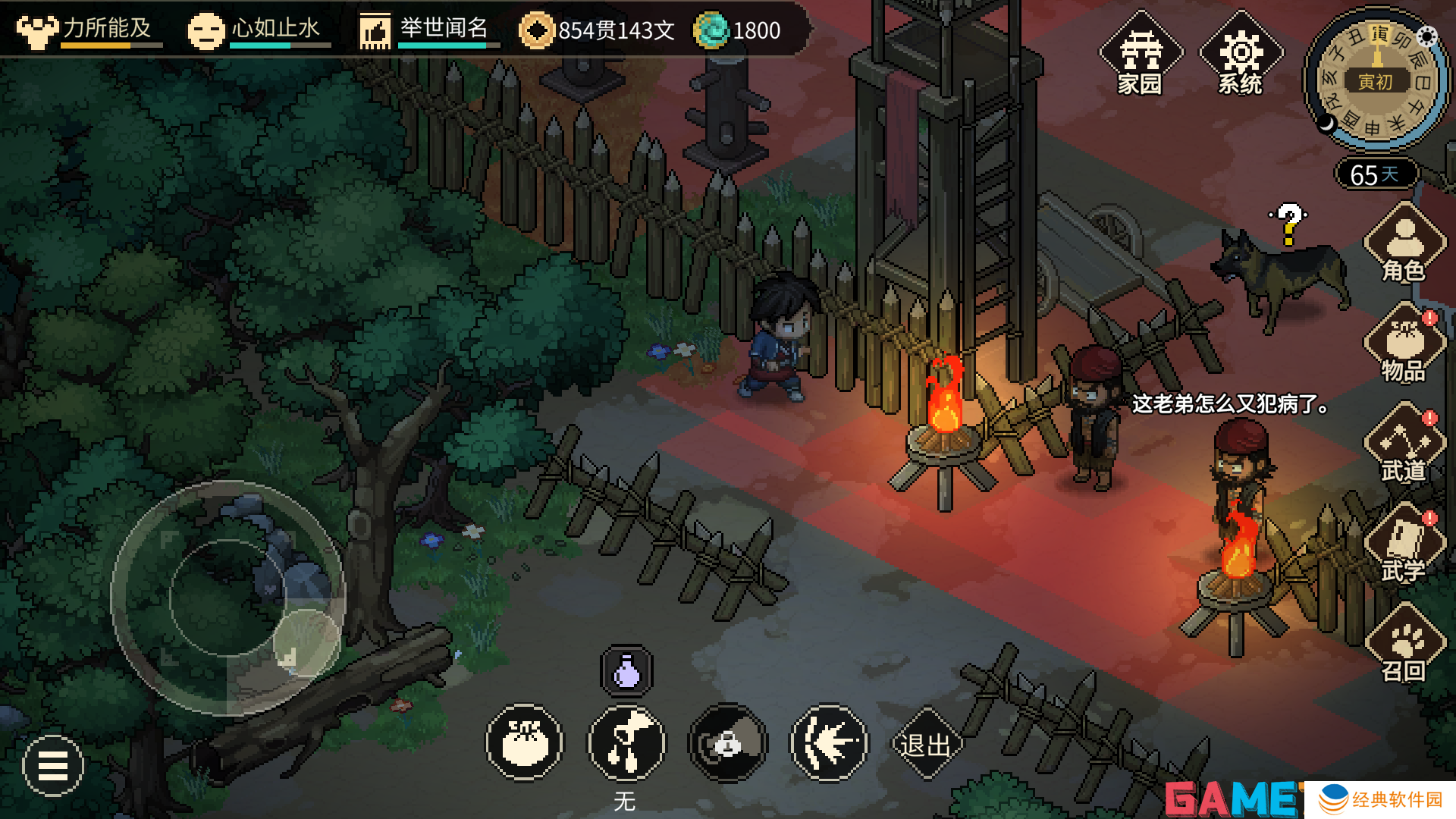The height and width of the screenshot is (819, 1456).
Task: Tap the virtual joystick center
Action: click(227, 598)
